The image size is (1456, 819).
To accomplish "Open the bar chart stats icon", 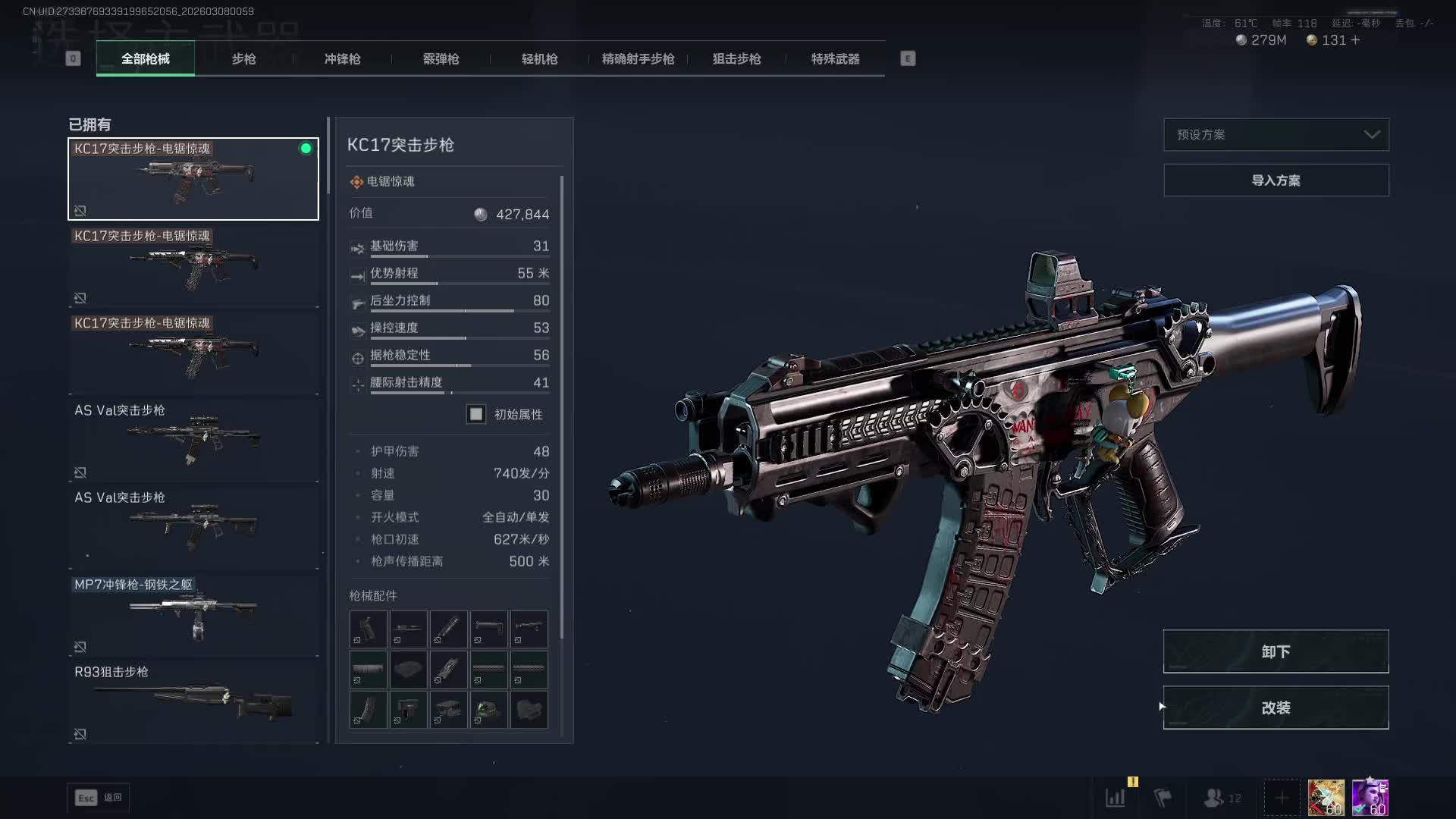I will (x=1116, y=798).
